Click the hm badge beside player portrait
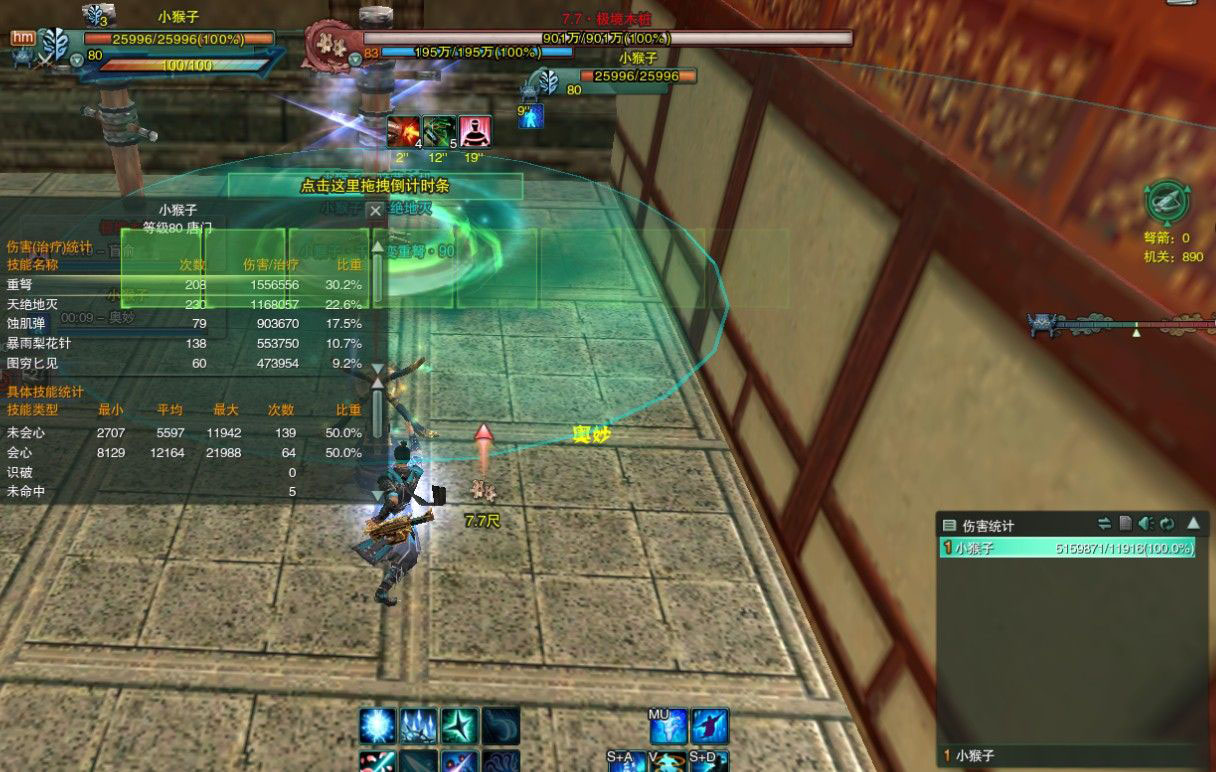Viewport: 1216px width, 772px height. coord(23,38)
